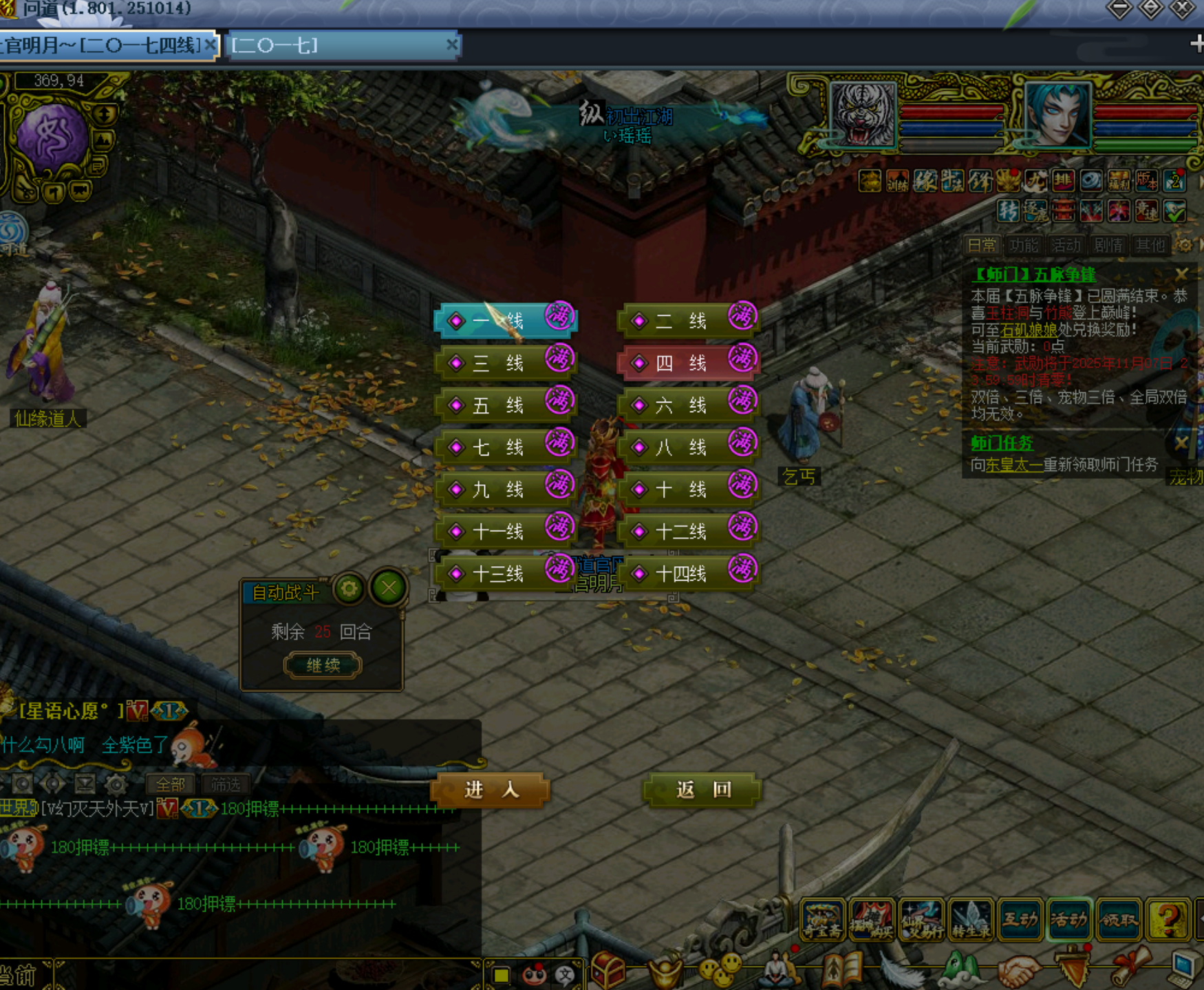Open the 活动 activities button

[x=1069, y=919]
